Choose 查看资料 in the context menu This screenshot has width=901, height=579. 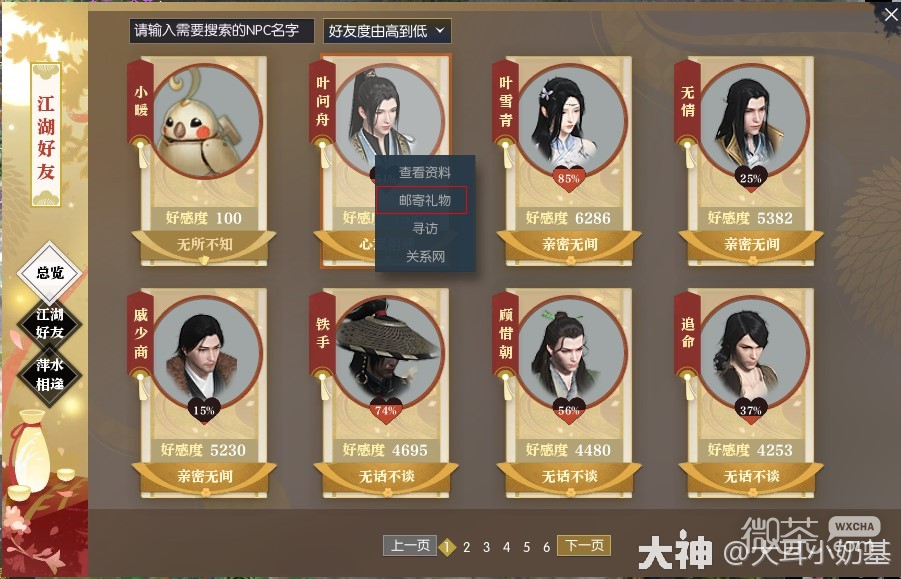pyautogui.click(x=425, y=173)
